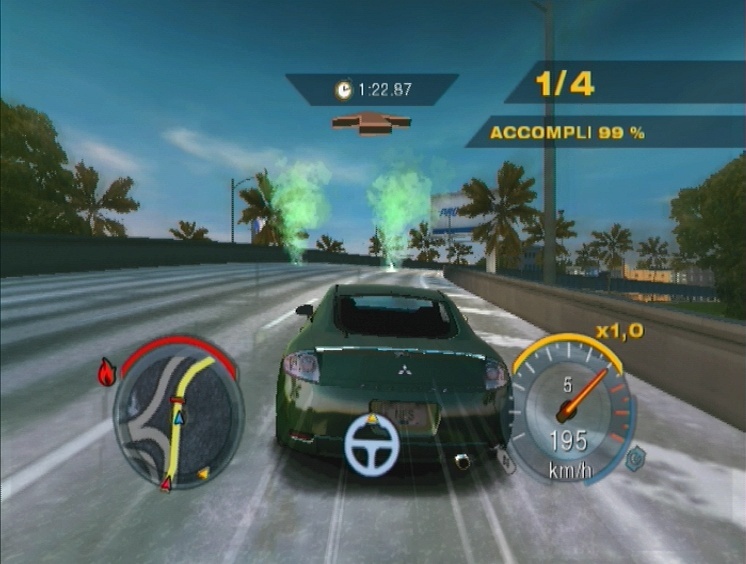The width and height of the screenshot is (746, 564).
Task: Select the red arrow marker on the minimap
Action: (165, 485)
